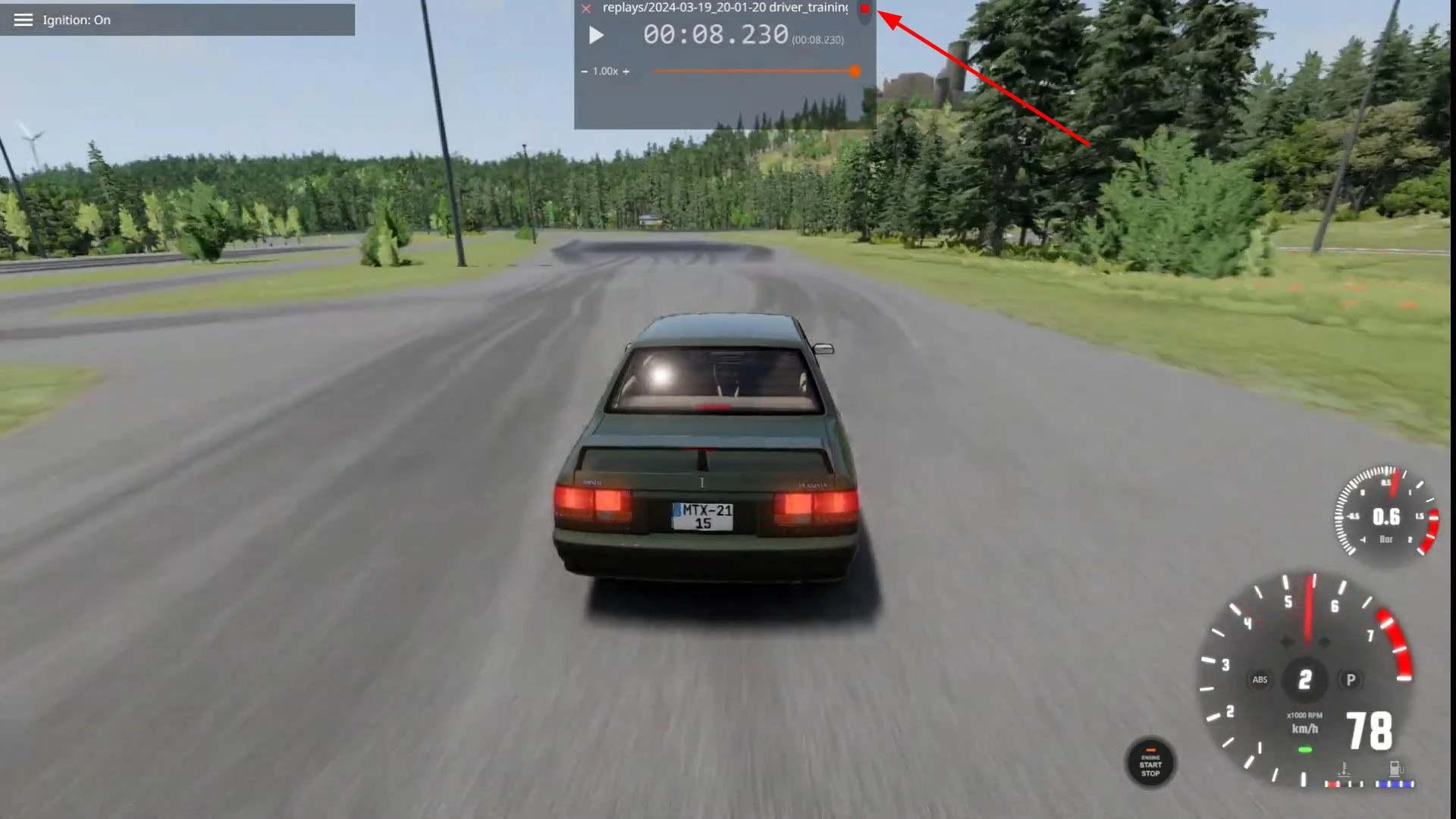
Task: Click the fuel pump icon on the gauge
Action: pos(1394,767)
